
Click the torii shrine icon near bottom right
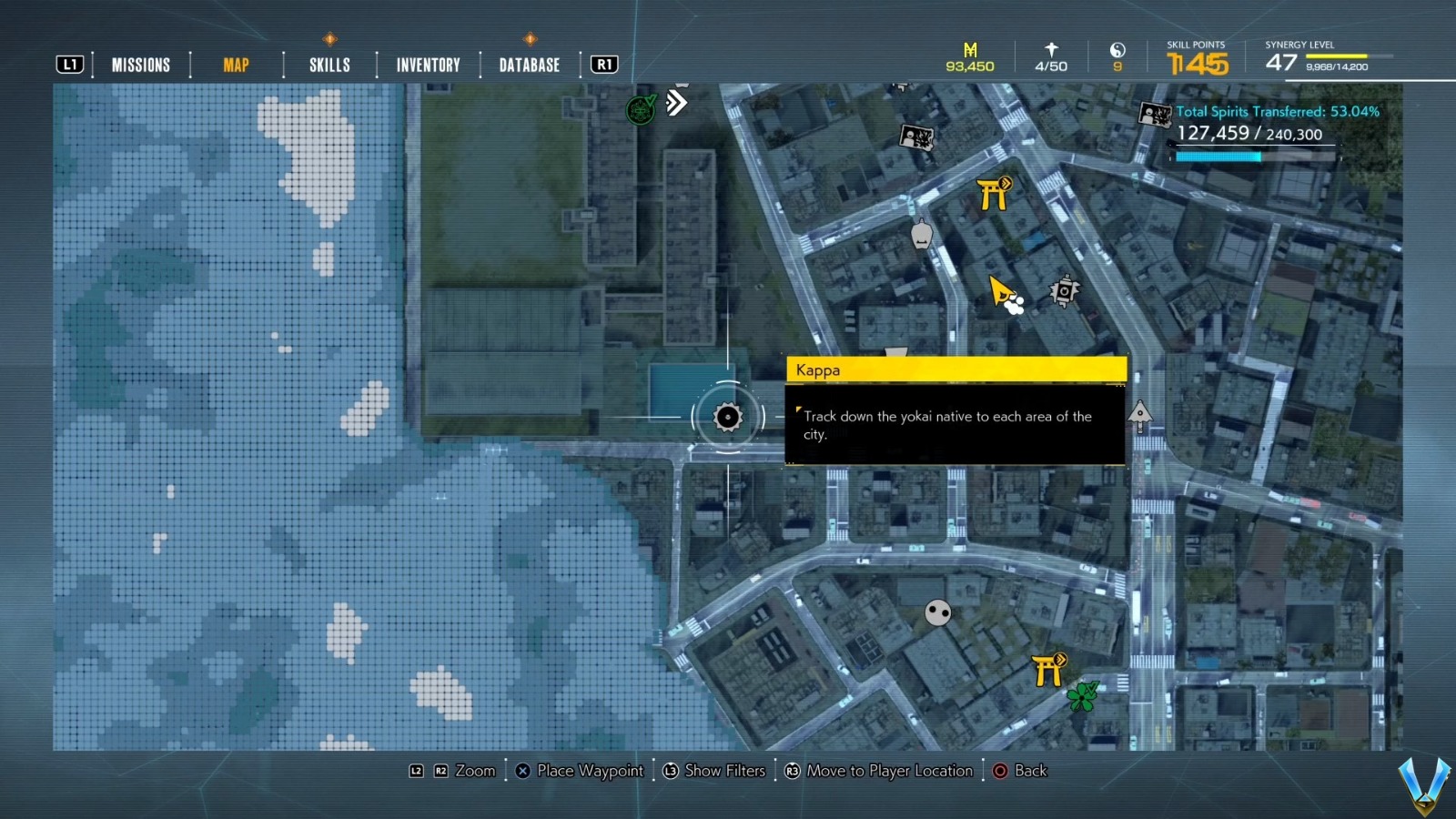1046,672
